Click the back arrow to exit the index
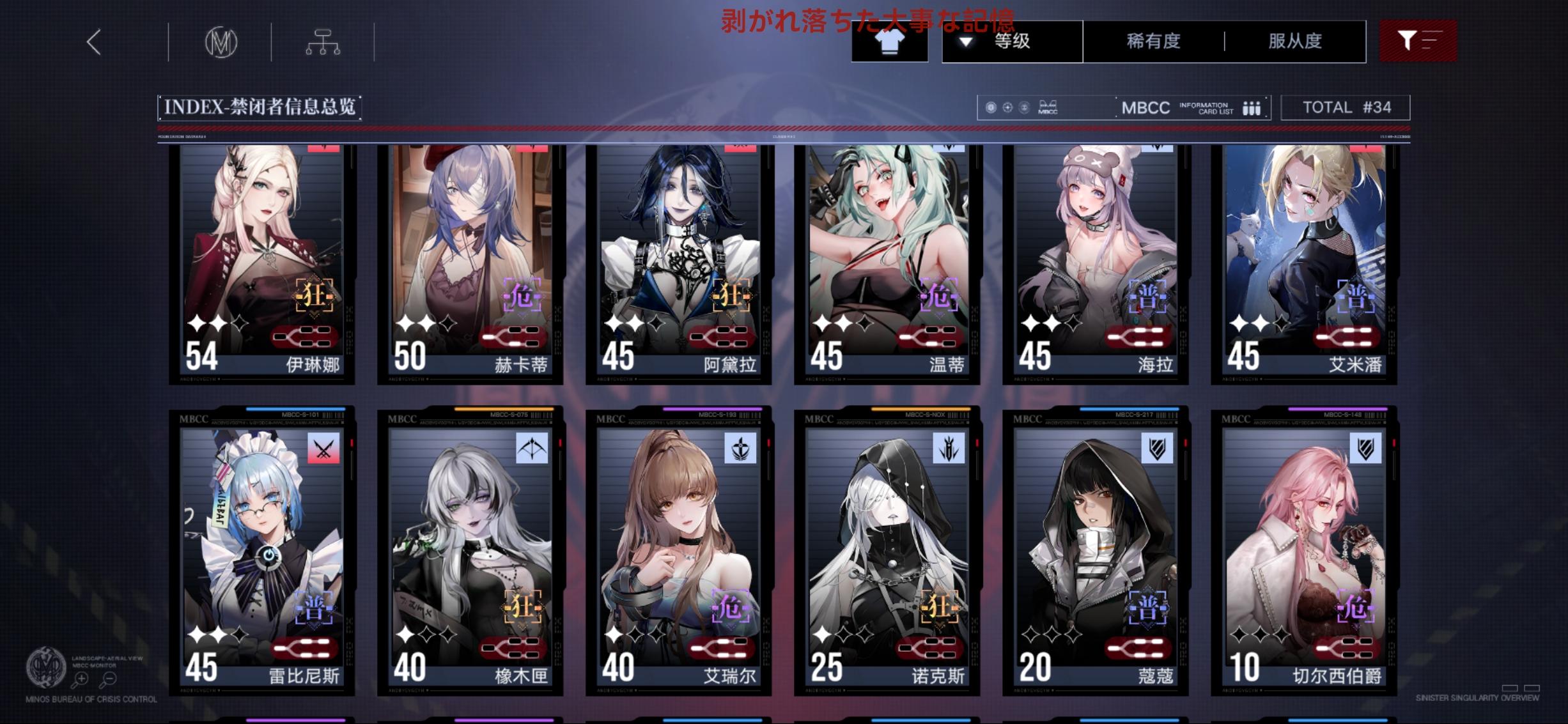1568x724 pixels. pos(94,42)
